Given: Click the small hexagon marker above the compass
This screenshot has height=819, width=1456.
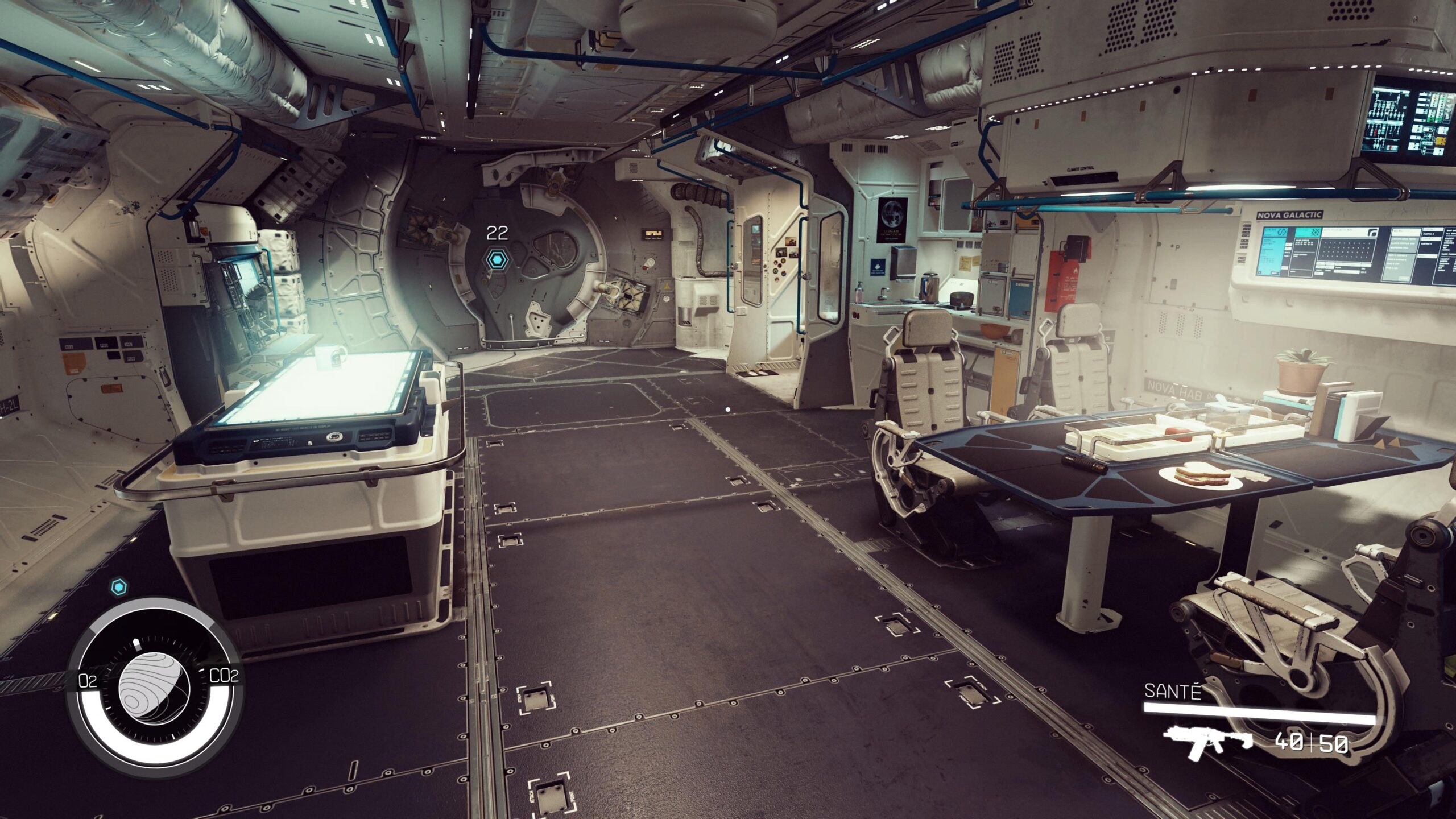Looking at the screenshot, I should click(x=118, y=586).
